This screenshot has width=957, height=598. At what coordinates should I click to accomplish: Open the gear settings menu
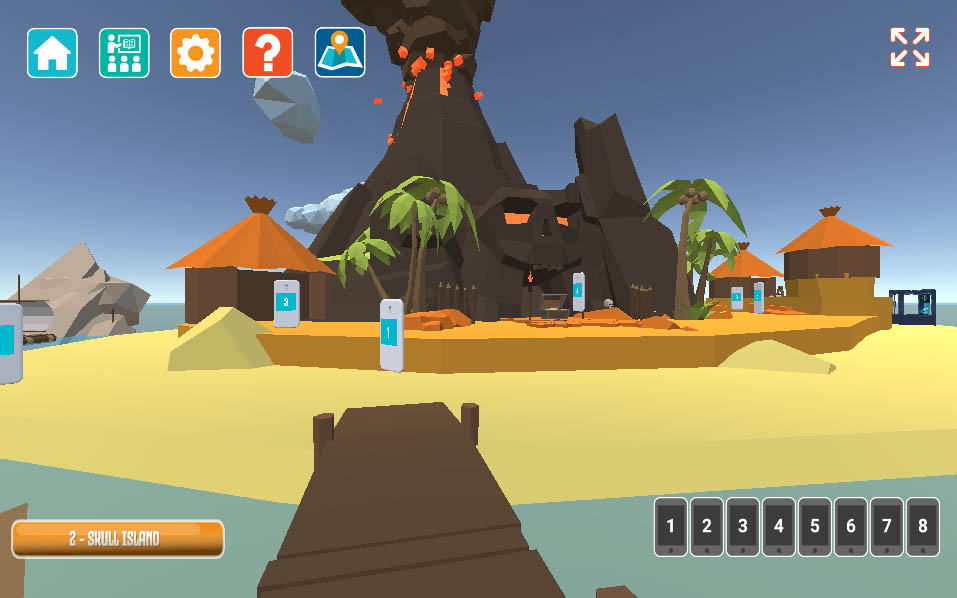pyautogui.click(x=195, y=53)
